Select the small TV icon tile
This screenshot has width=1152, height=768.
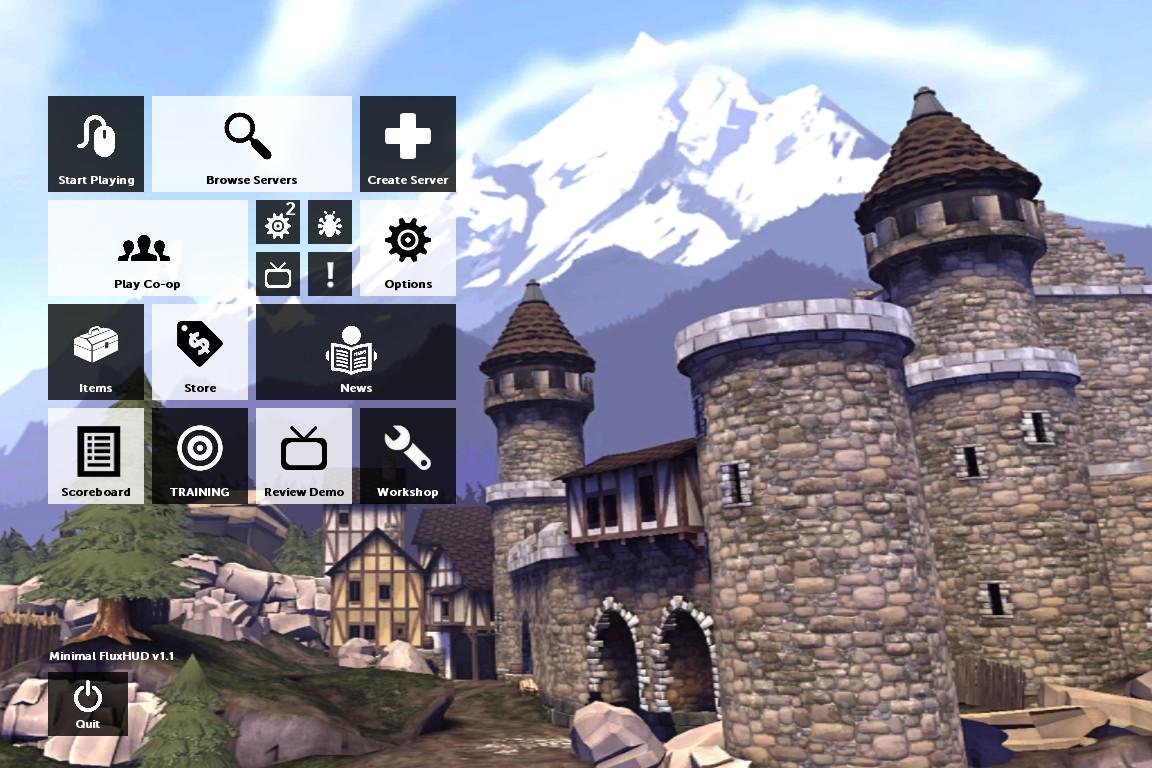coord(278,274)
